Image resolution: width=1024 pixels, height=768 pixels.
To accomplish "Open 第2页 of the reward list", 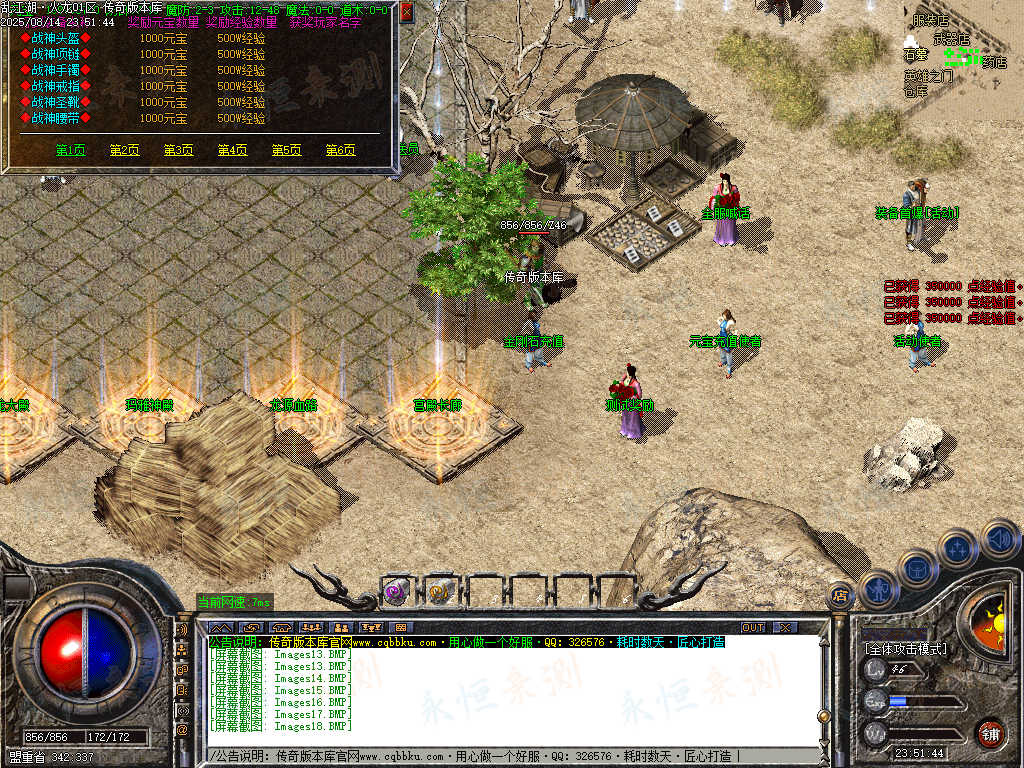I will (124, 150).
